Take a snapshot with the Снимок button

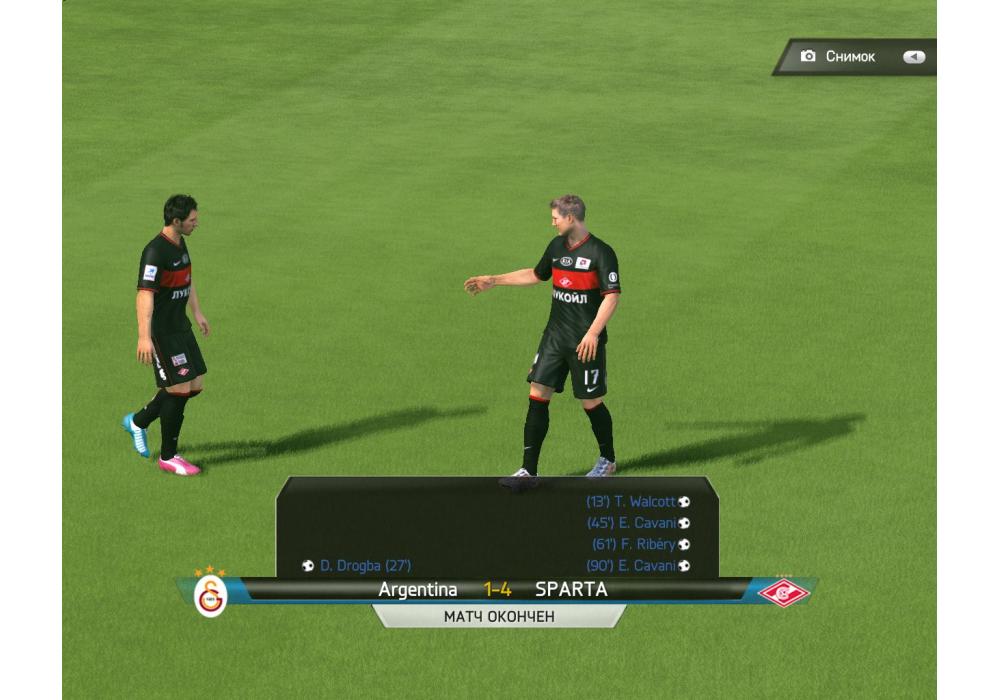point(855,57)
